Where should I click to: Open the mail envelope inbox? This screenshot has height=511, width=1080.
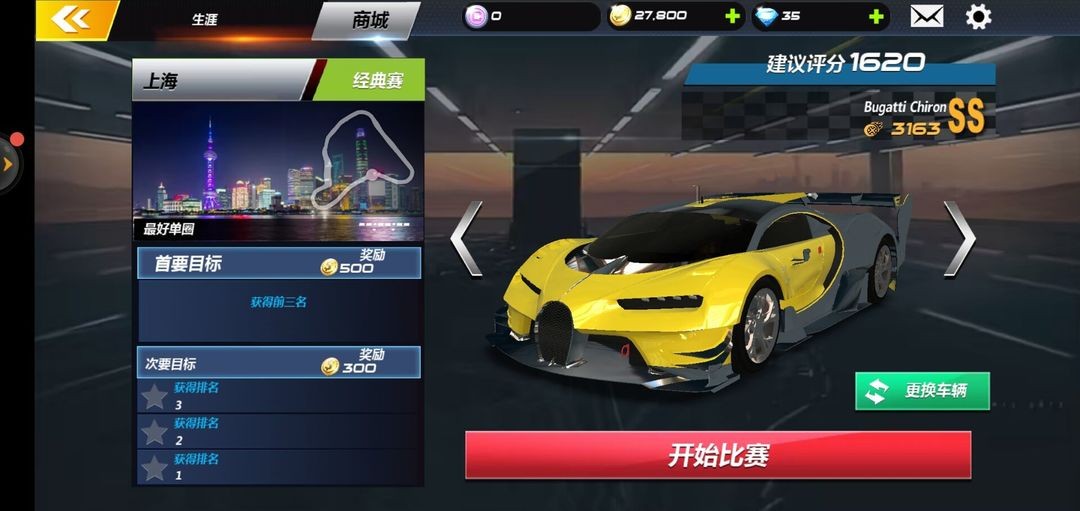click(x=927, y=16)
